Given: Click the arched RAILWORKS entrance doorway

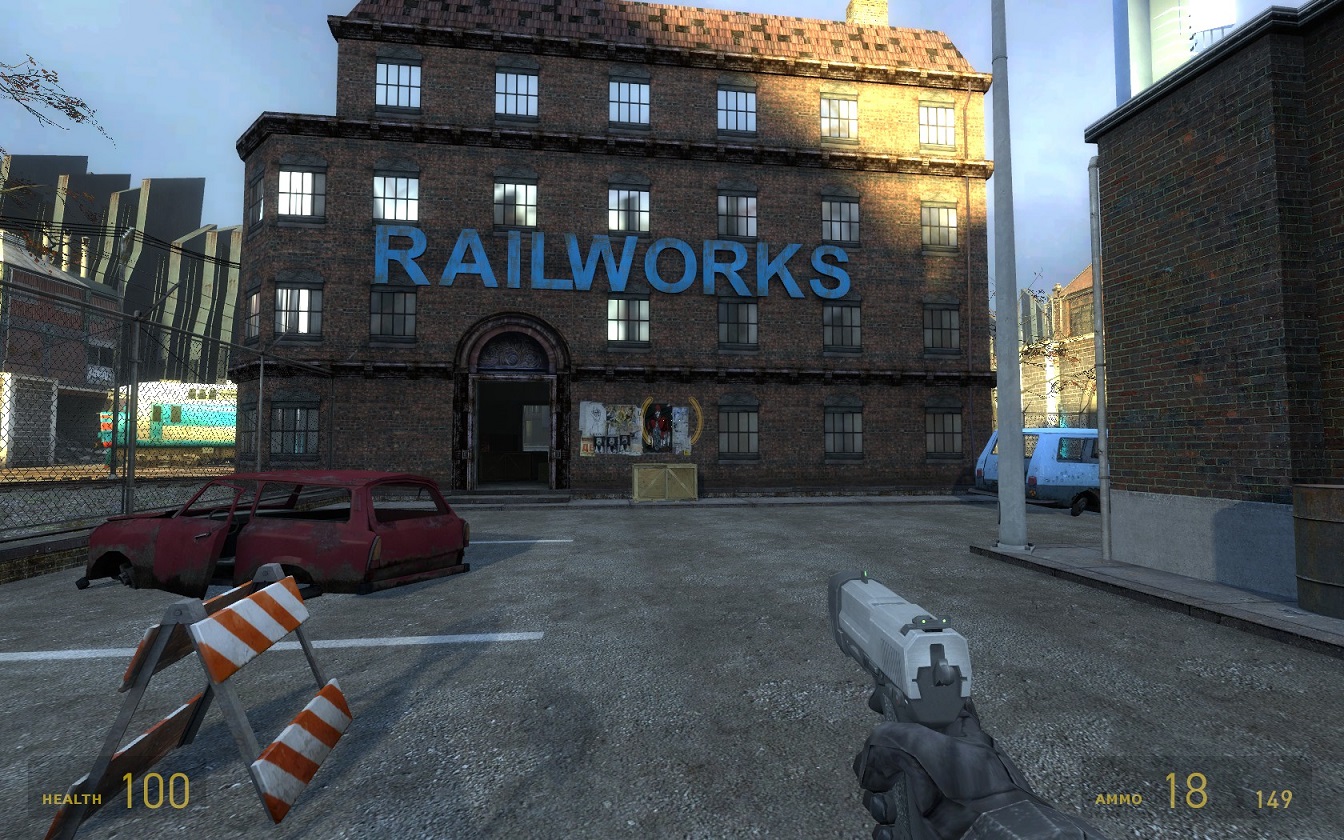Looking at the screenshot, I should pos(515,415).
